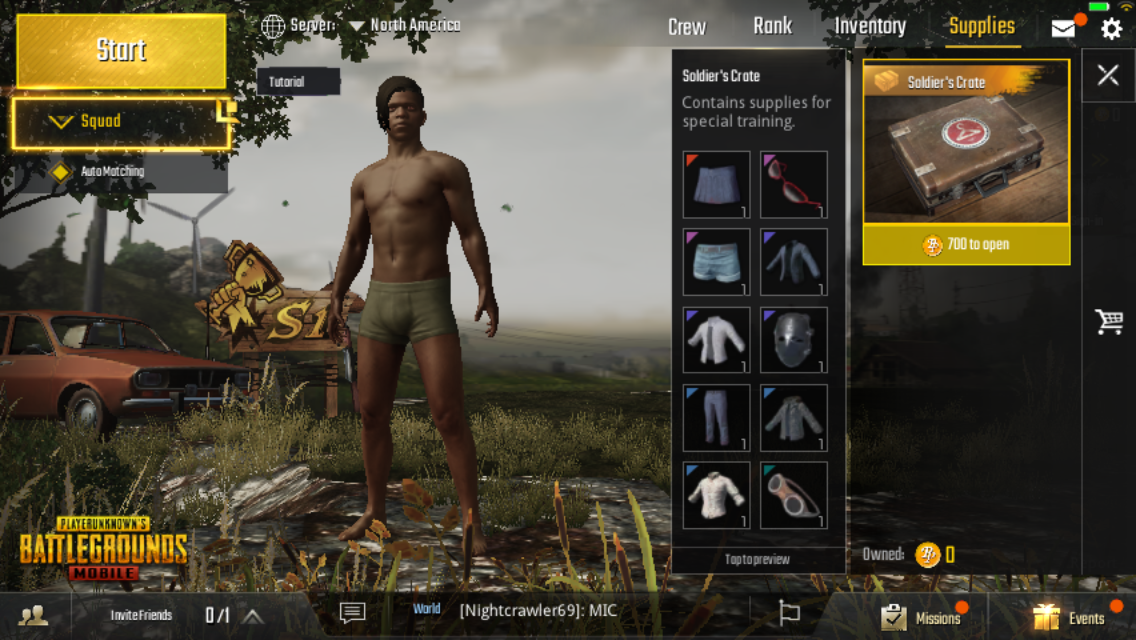Preview the grey face mask item
The width and height of the screenshot is (1136, 640).
click(794, 340)
